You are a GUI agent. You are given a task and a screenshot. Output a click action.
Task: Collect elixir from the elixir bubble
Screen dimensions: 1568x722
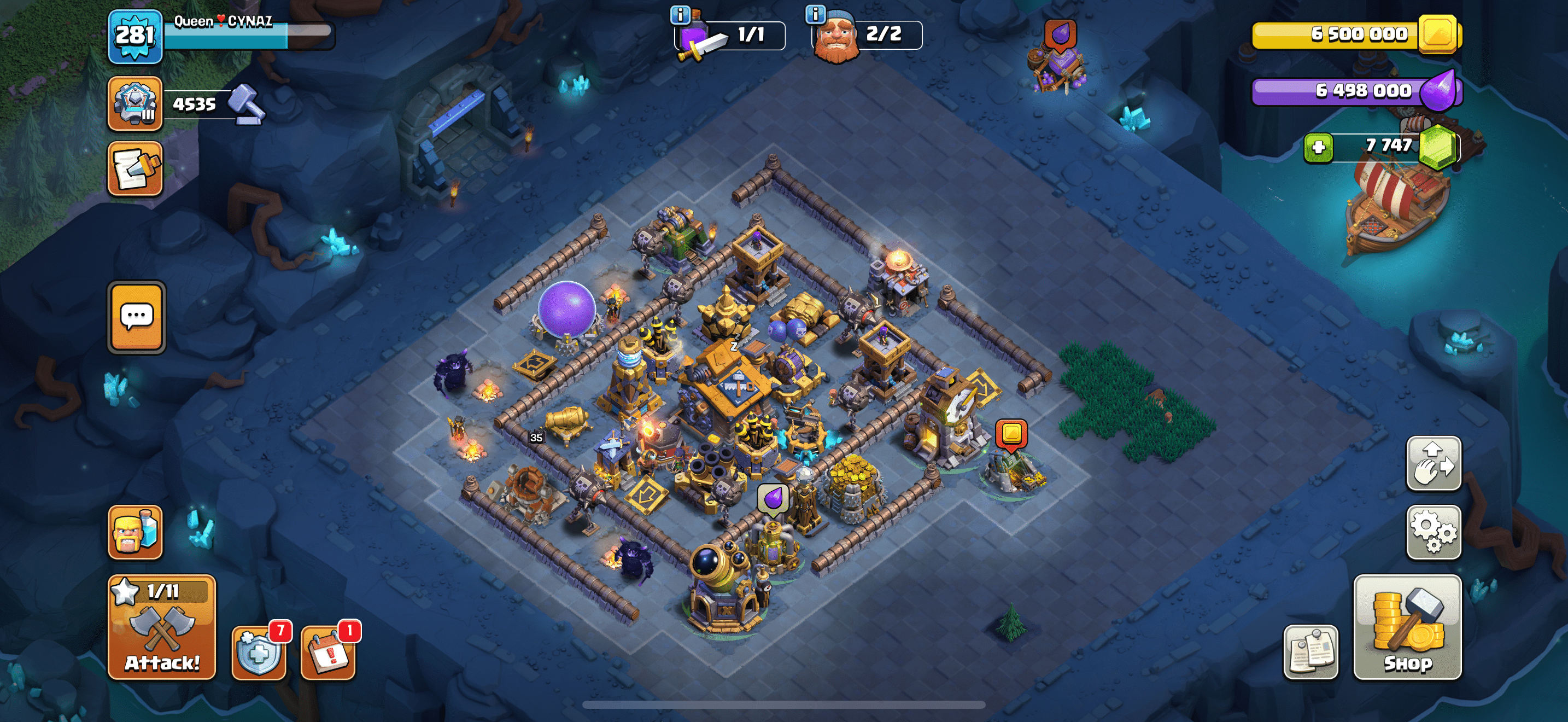(773, 498)
